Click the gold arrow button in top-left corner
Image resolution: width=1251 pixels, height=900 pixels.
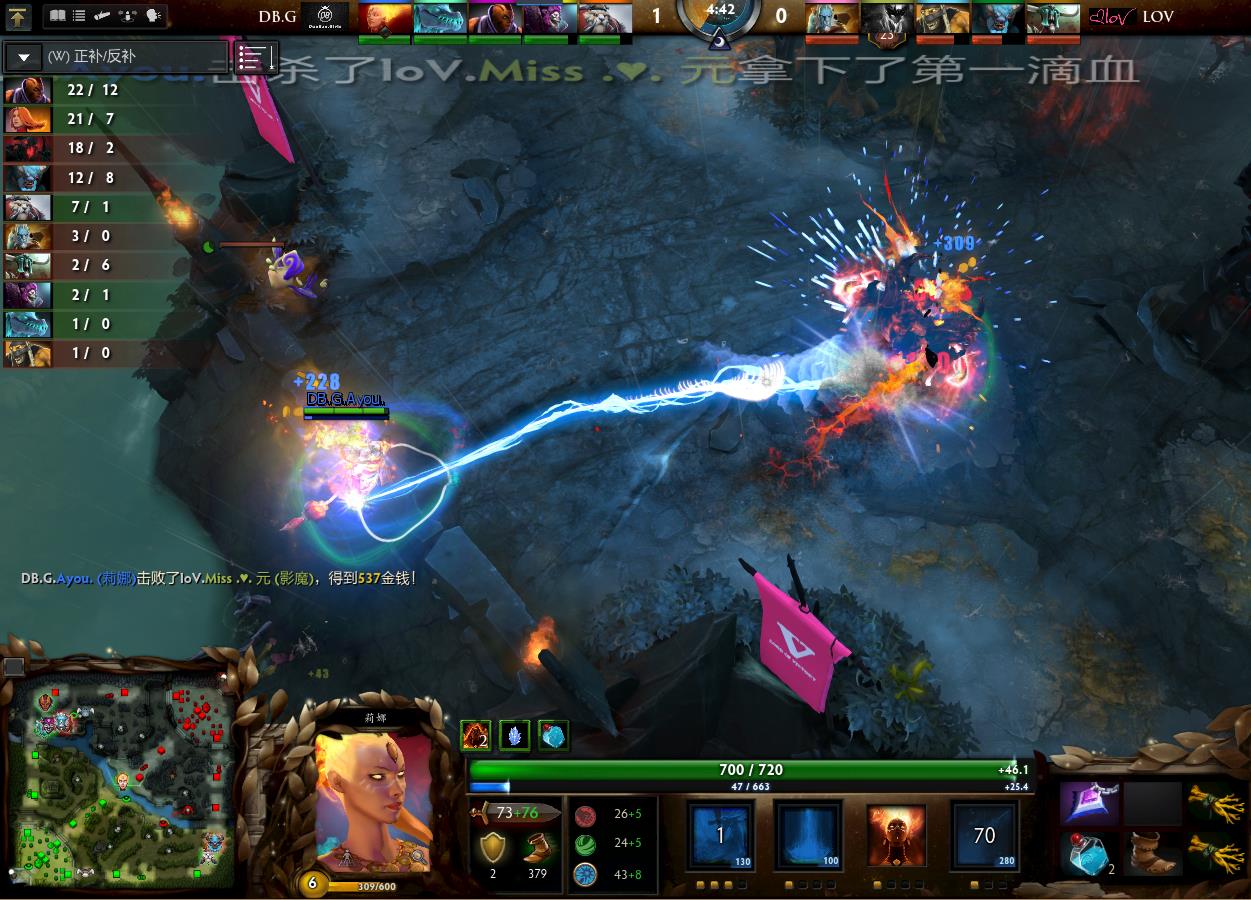[18, 16]
